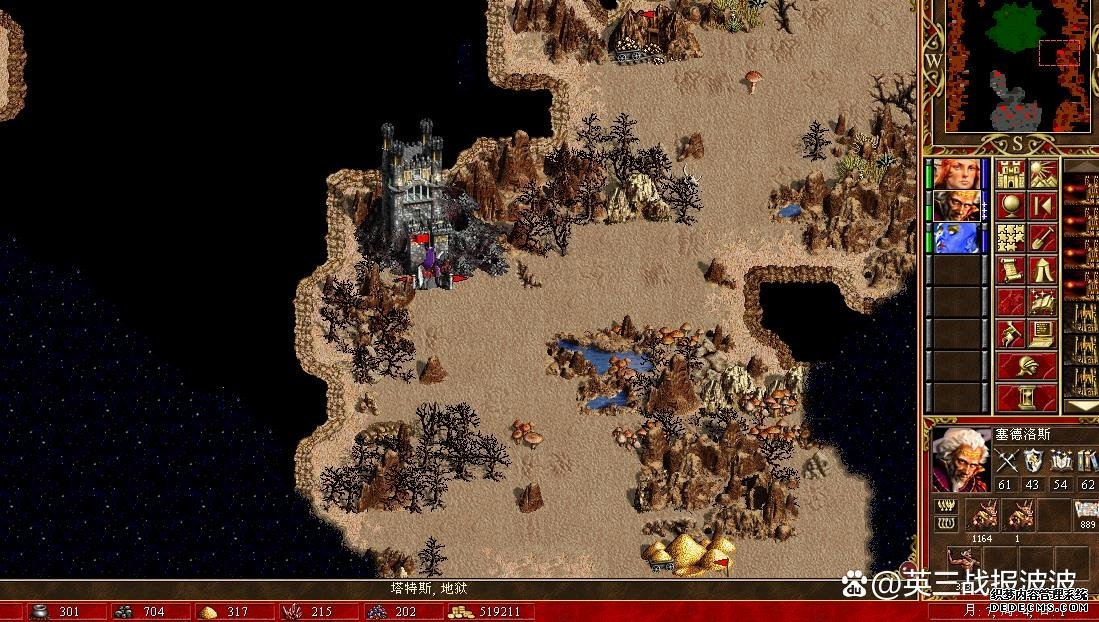
Task: Open the white-haired hero portrait in info panel
Action: (958, 460)
